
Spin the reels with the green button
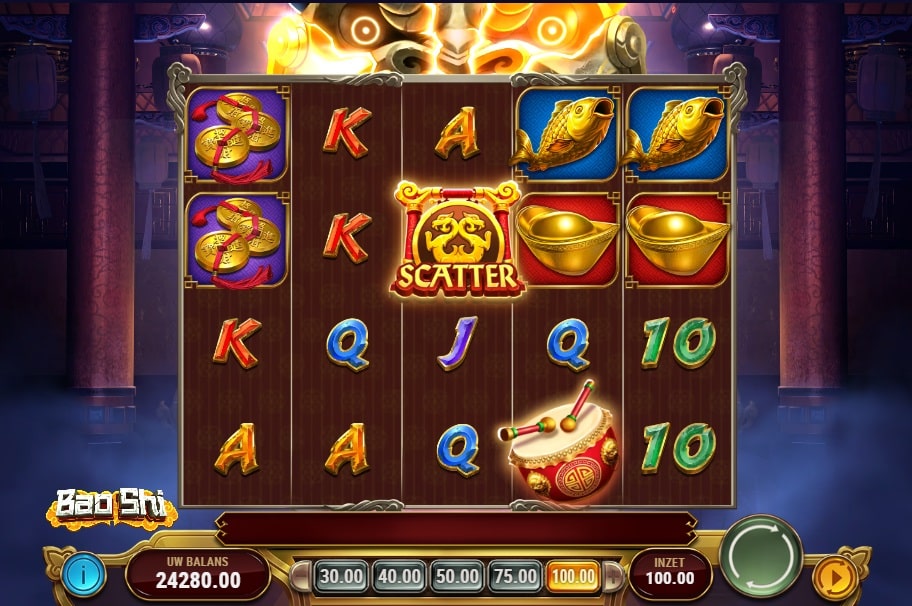[761, 556]
